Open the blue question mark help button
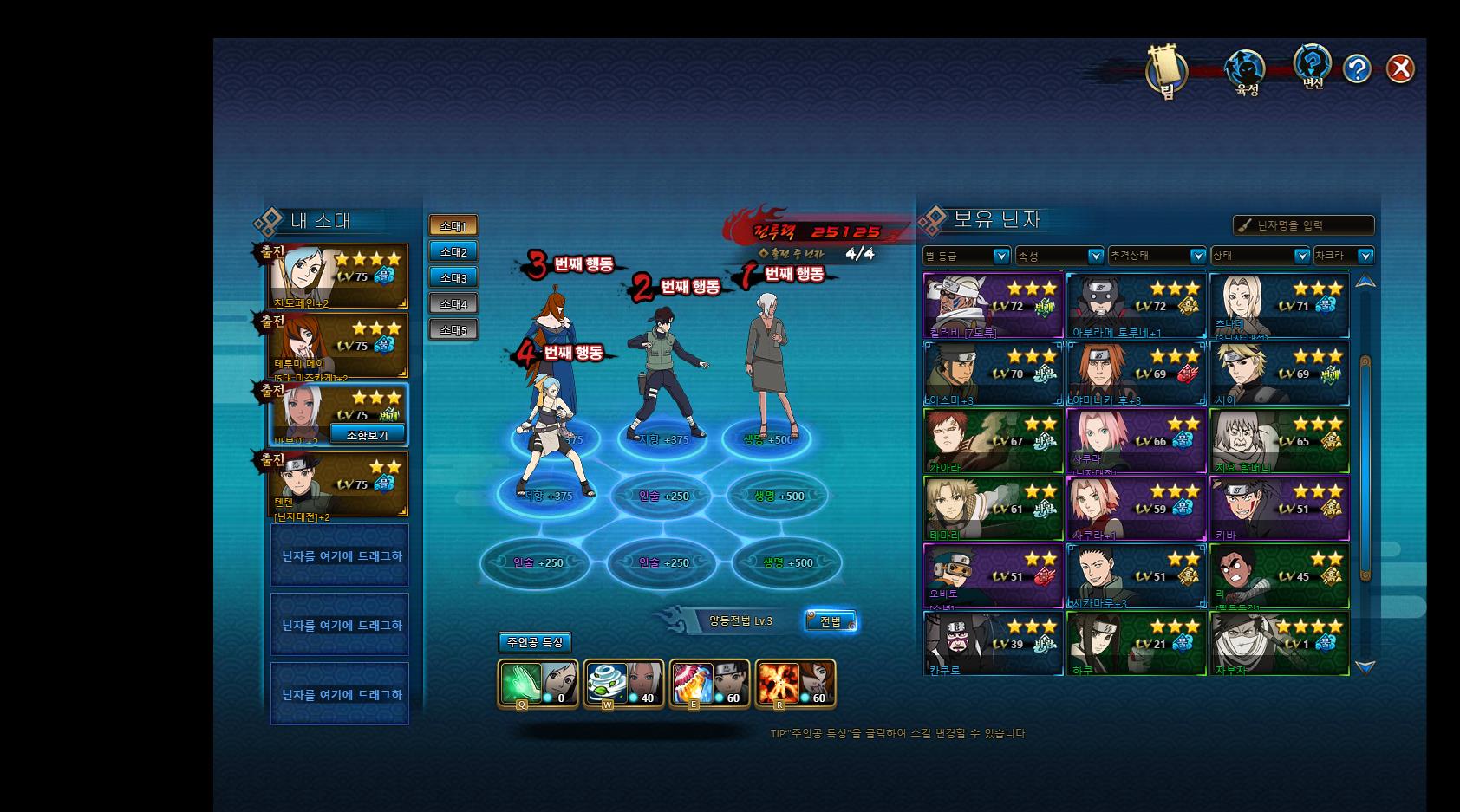The image size is (1460, 812). 1357,68
